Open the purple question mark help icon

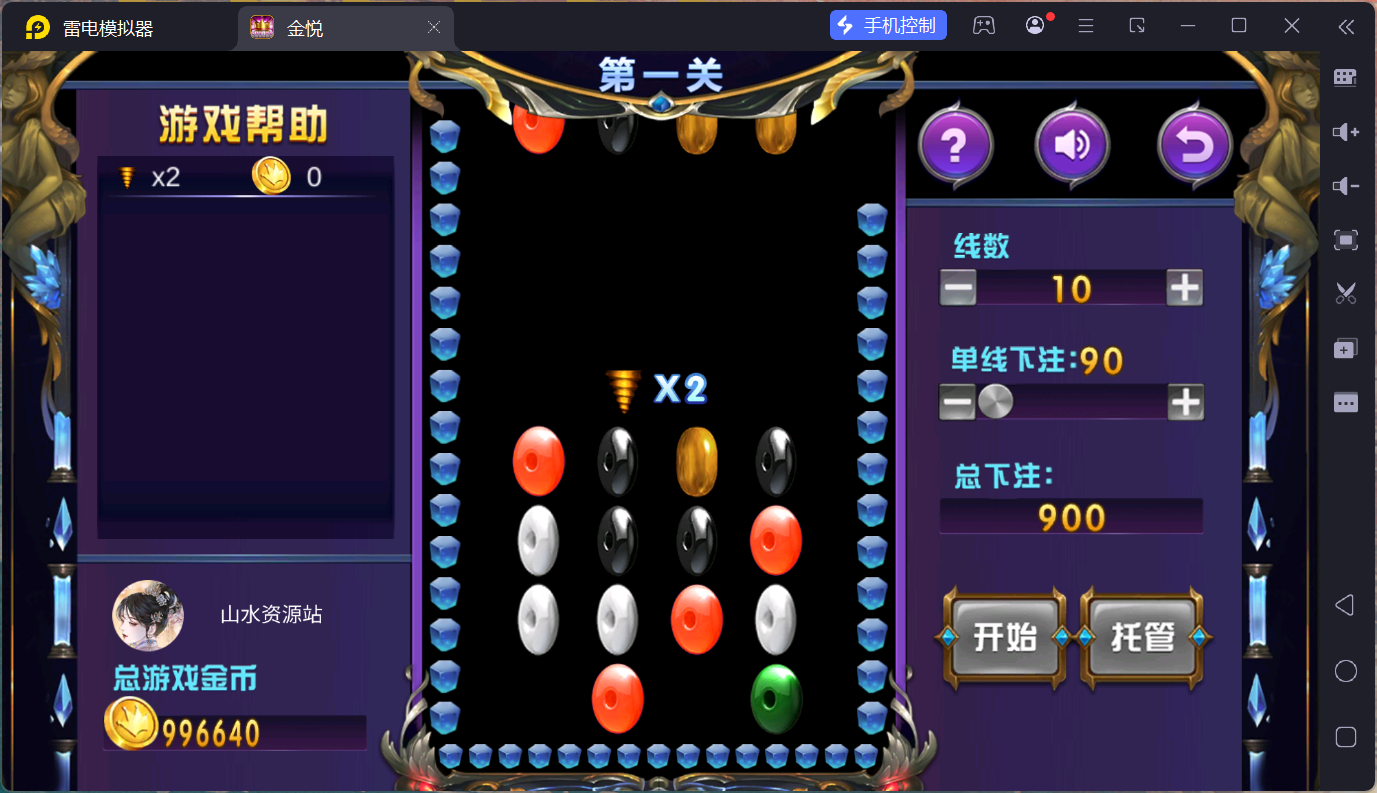[x=955, y=144]
